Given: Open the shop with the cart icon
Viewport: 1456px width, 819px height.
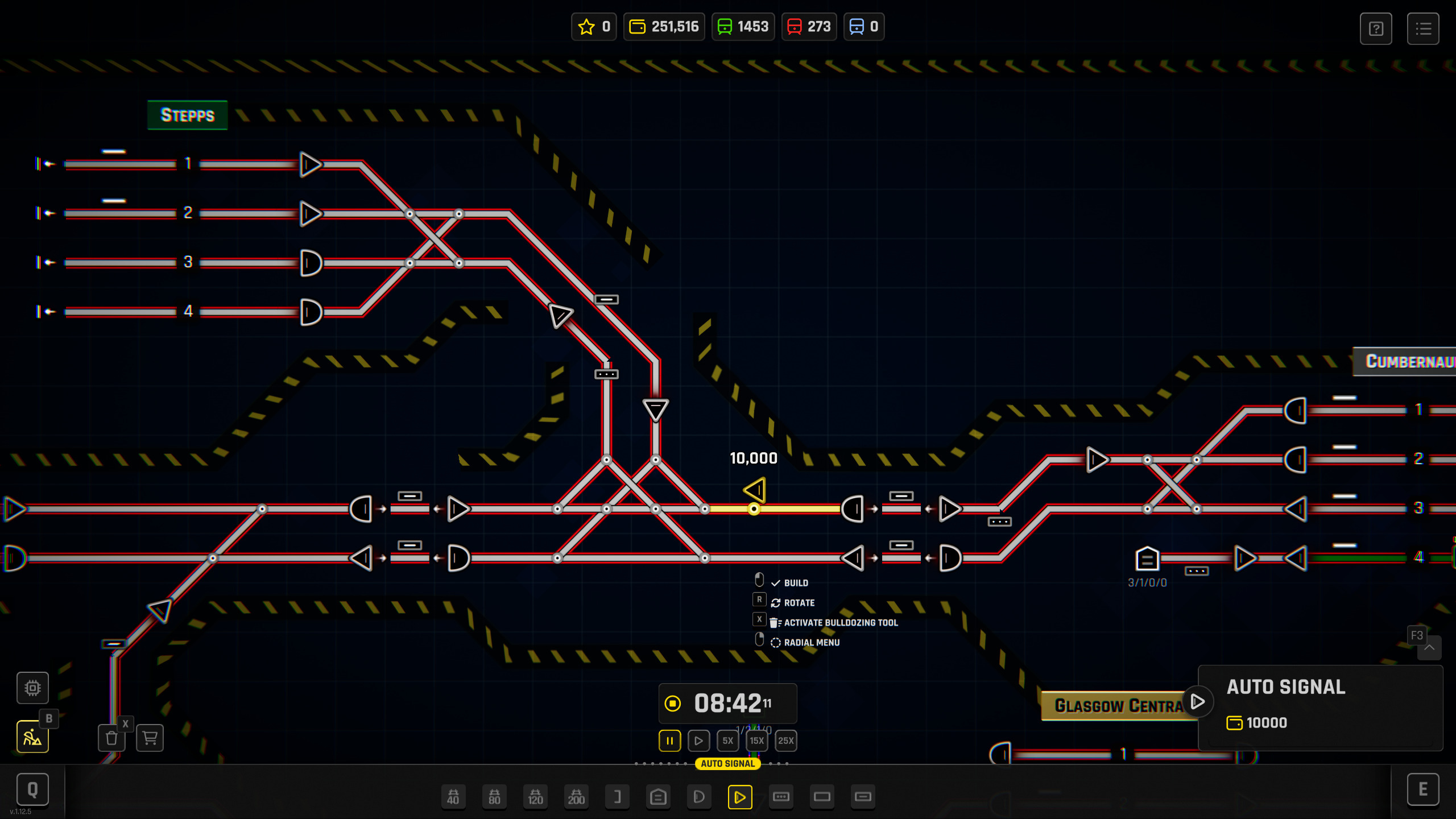Looking at the screenshot, I should [149, 738].
